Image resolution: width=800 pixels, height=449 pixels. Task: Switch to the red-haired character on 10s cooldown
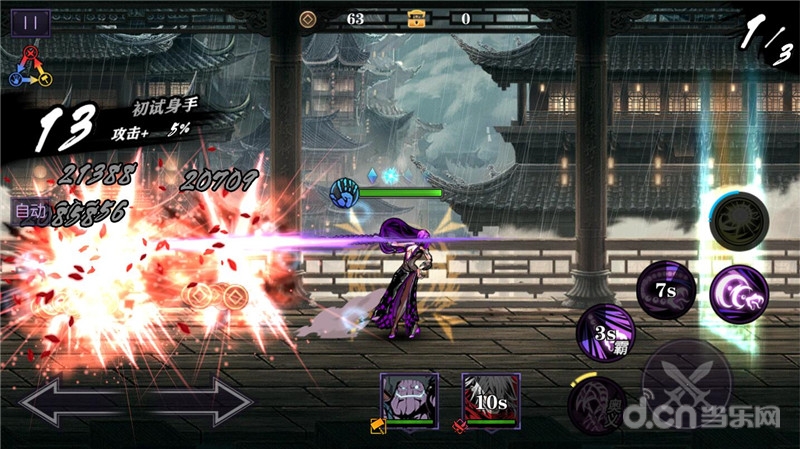(x=490, y=396)
